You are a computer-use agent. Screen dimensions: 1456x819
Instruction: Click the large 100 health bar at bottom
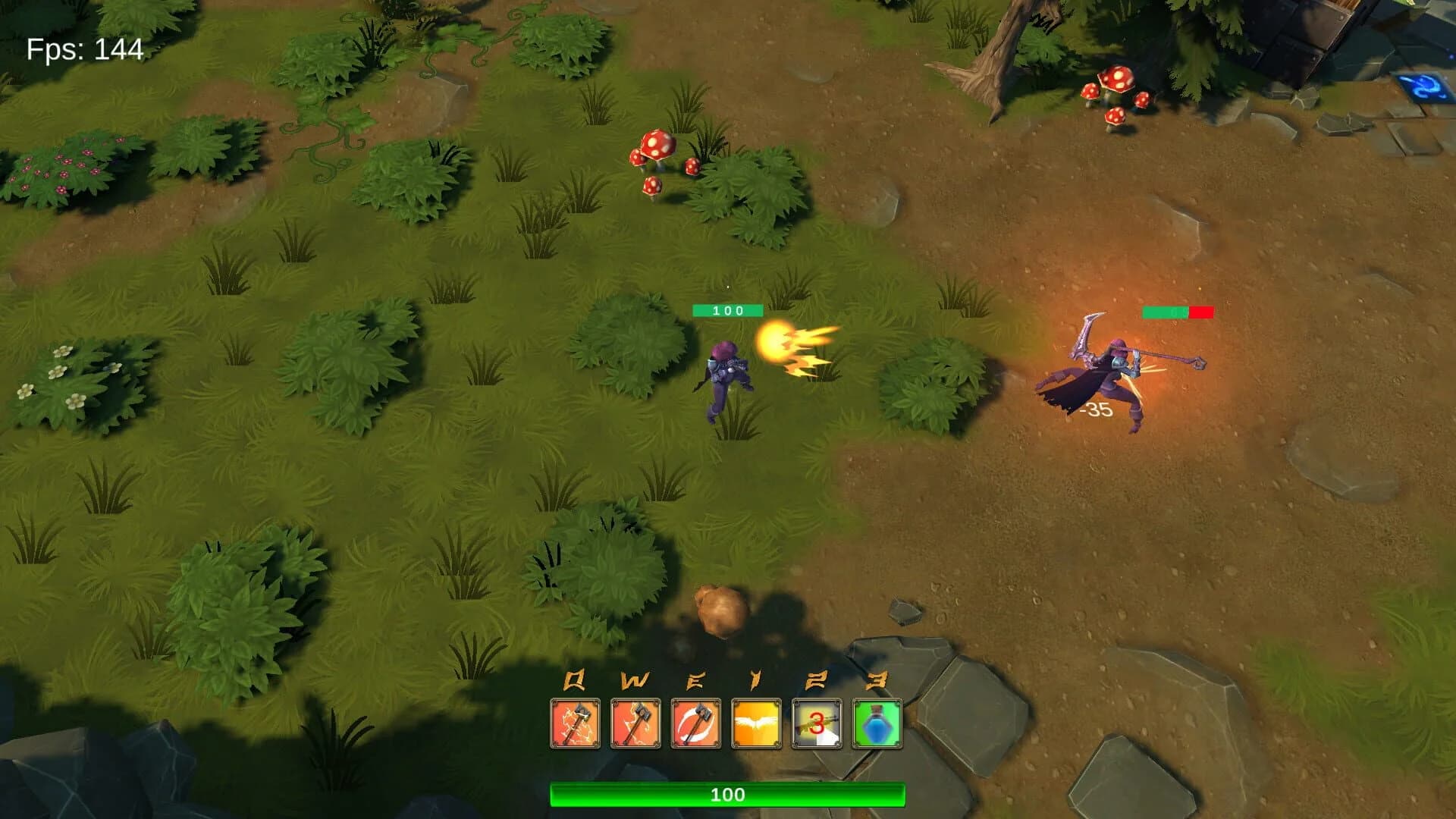click(728, 796)
